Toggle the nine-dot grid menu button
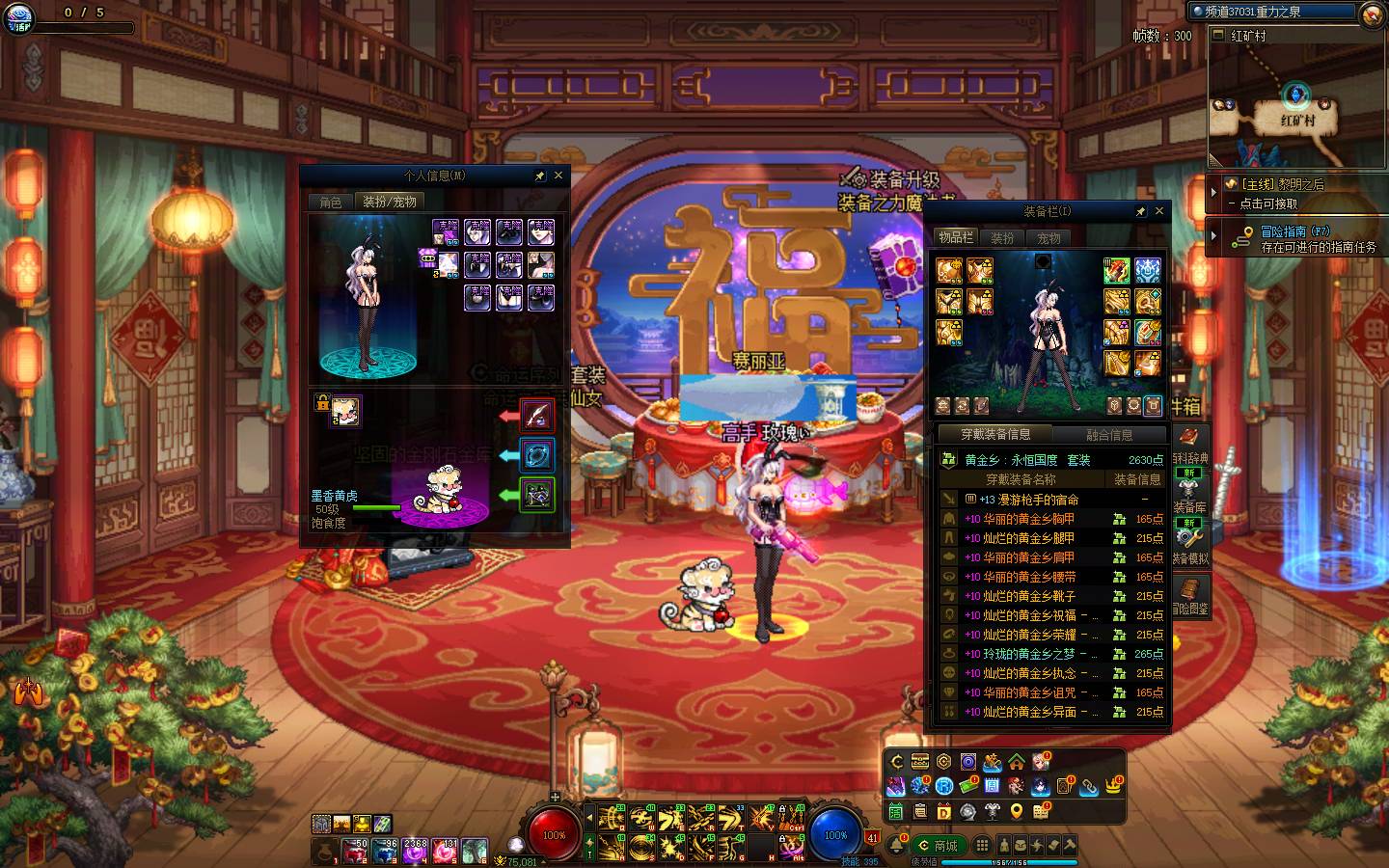 981,846
